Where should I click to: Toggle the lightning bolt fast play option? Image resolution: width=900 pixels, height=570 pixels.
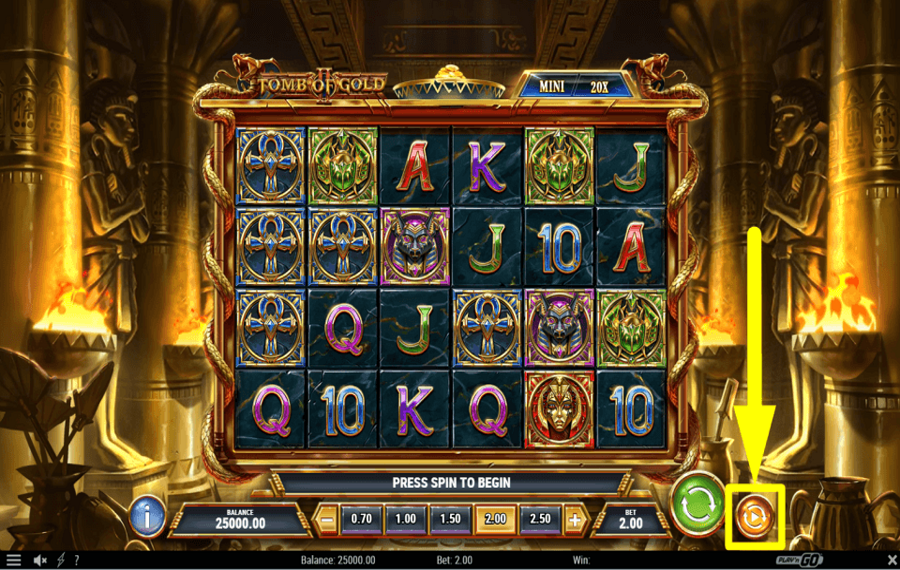click(x=60, y=560)
